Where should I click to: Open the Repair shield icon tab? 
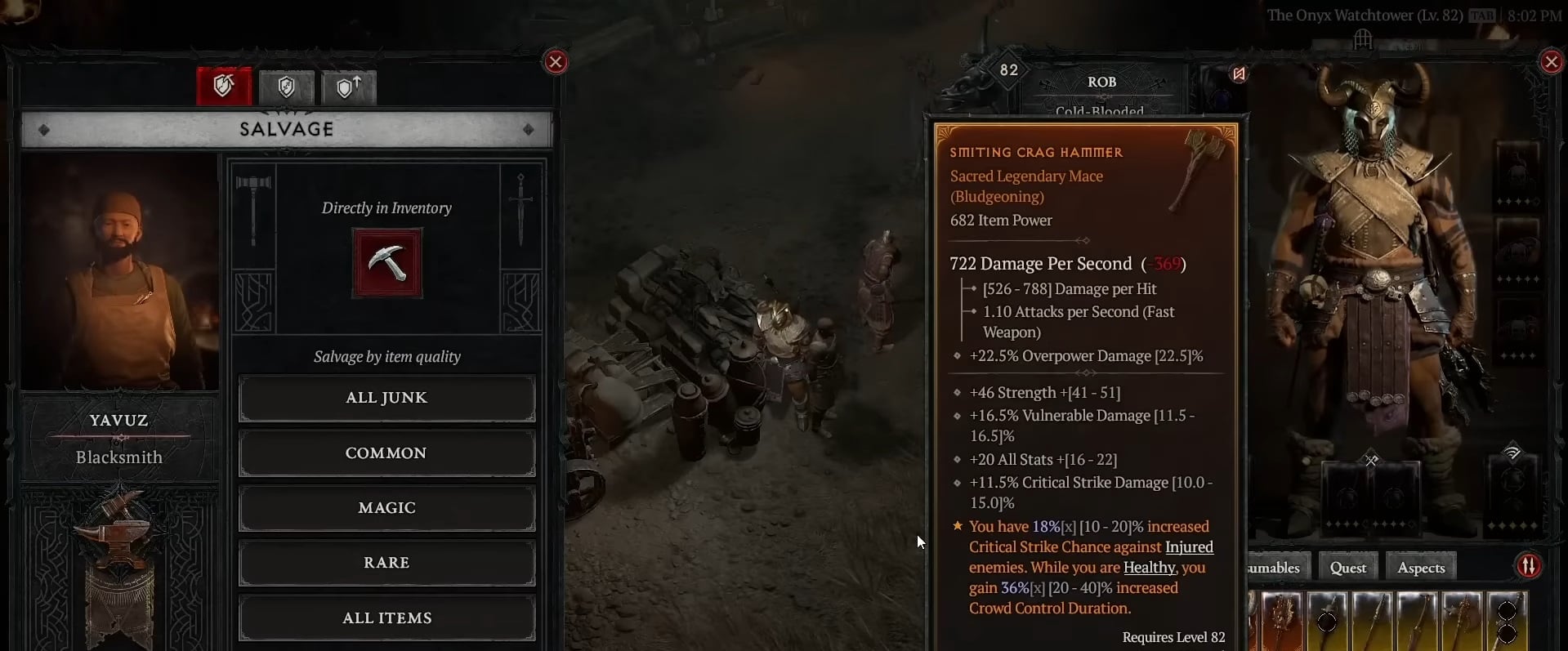coord(286,87)
